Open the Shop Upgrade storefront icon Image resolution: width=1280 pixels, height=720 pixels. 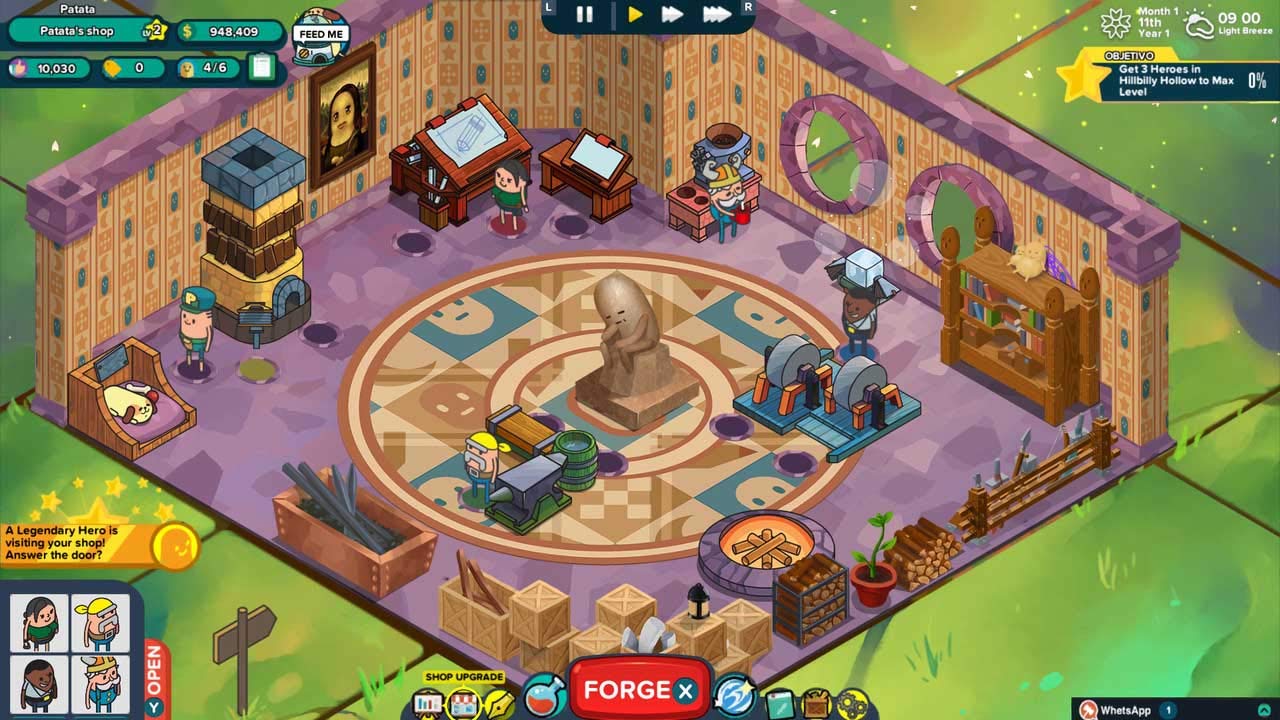464,703
